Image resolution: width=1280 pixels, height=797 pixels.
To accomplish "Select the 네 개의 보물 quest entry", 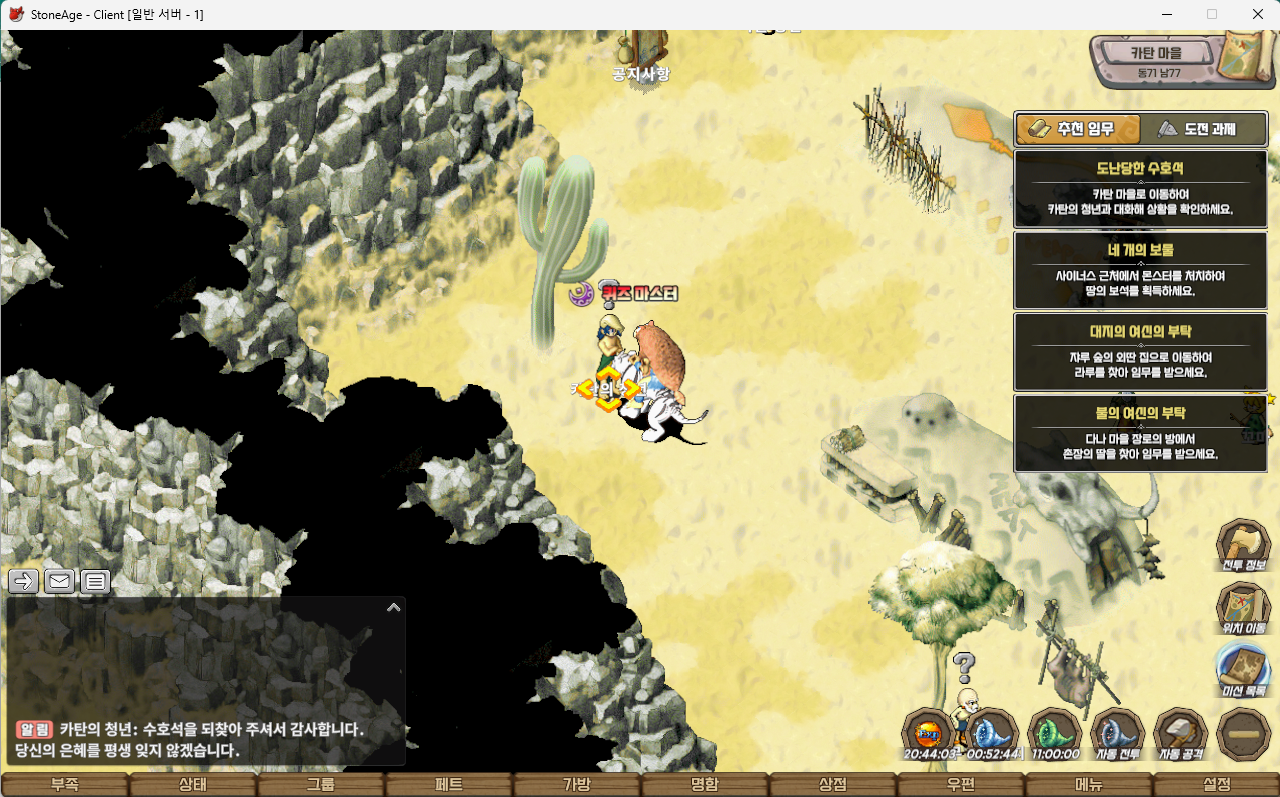I will (1140, 270).
